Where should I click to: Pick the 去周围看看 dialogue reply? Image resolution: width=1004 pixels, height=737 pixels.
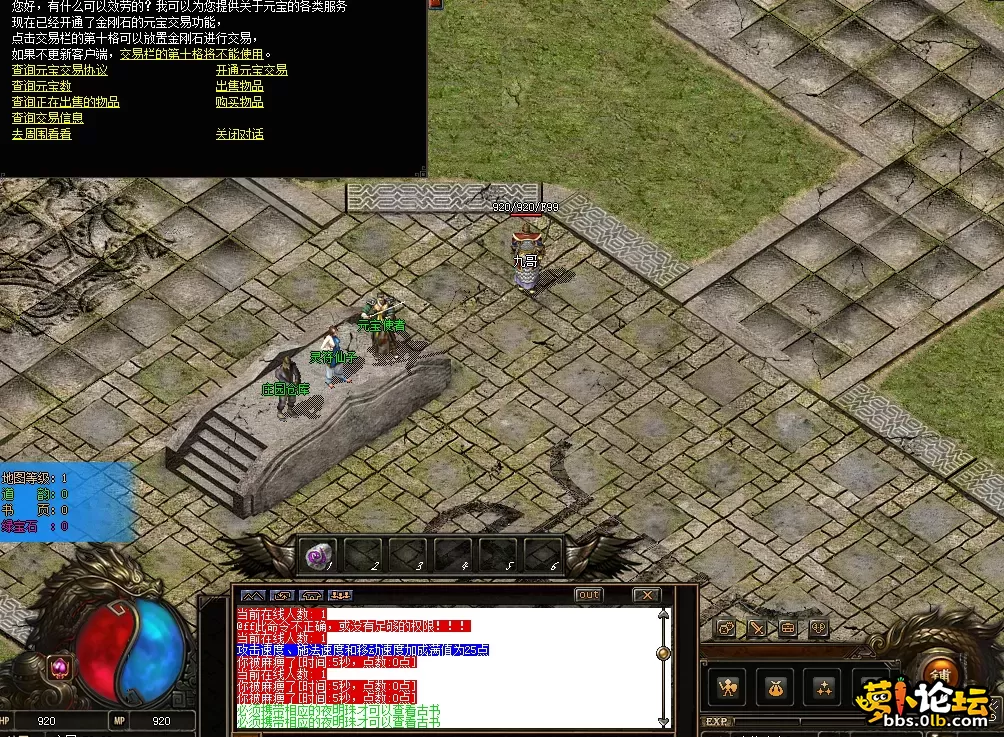41,134
